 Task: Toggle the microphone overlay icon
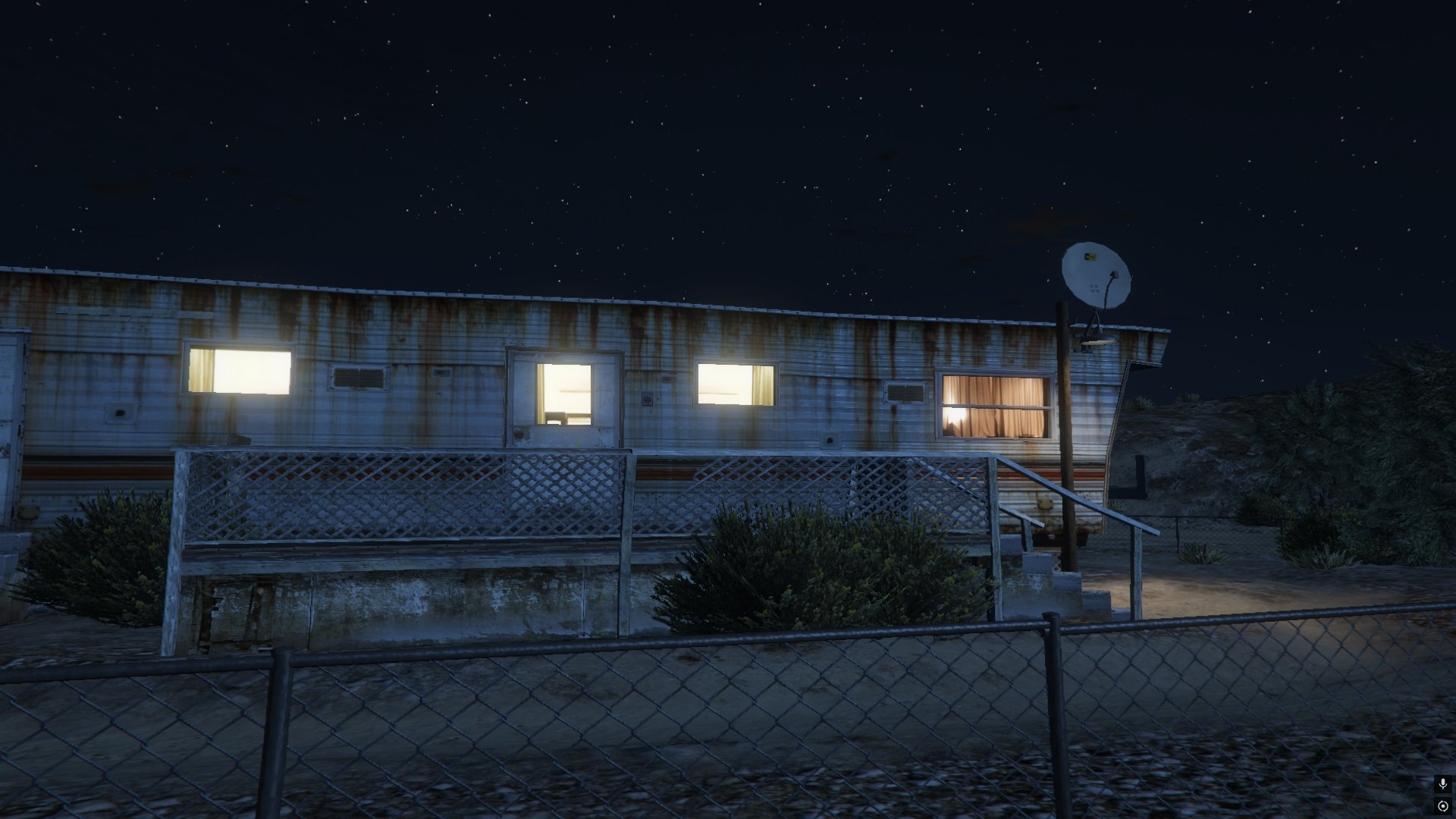pos(1442,784)
